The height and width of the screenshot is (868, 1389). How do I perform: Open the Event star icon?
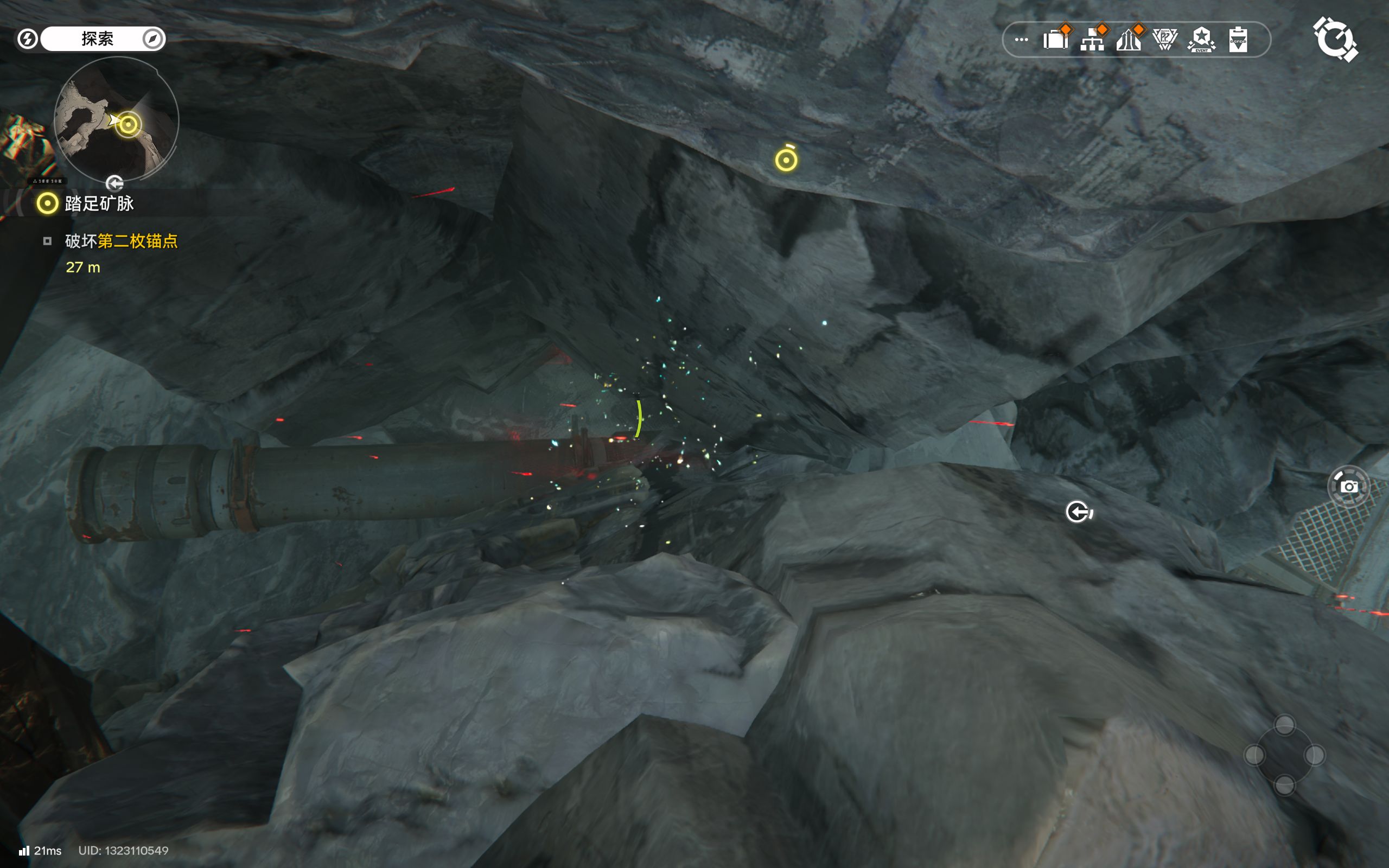(x=1201, y=40)
